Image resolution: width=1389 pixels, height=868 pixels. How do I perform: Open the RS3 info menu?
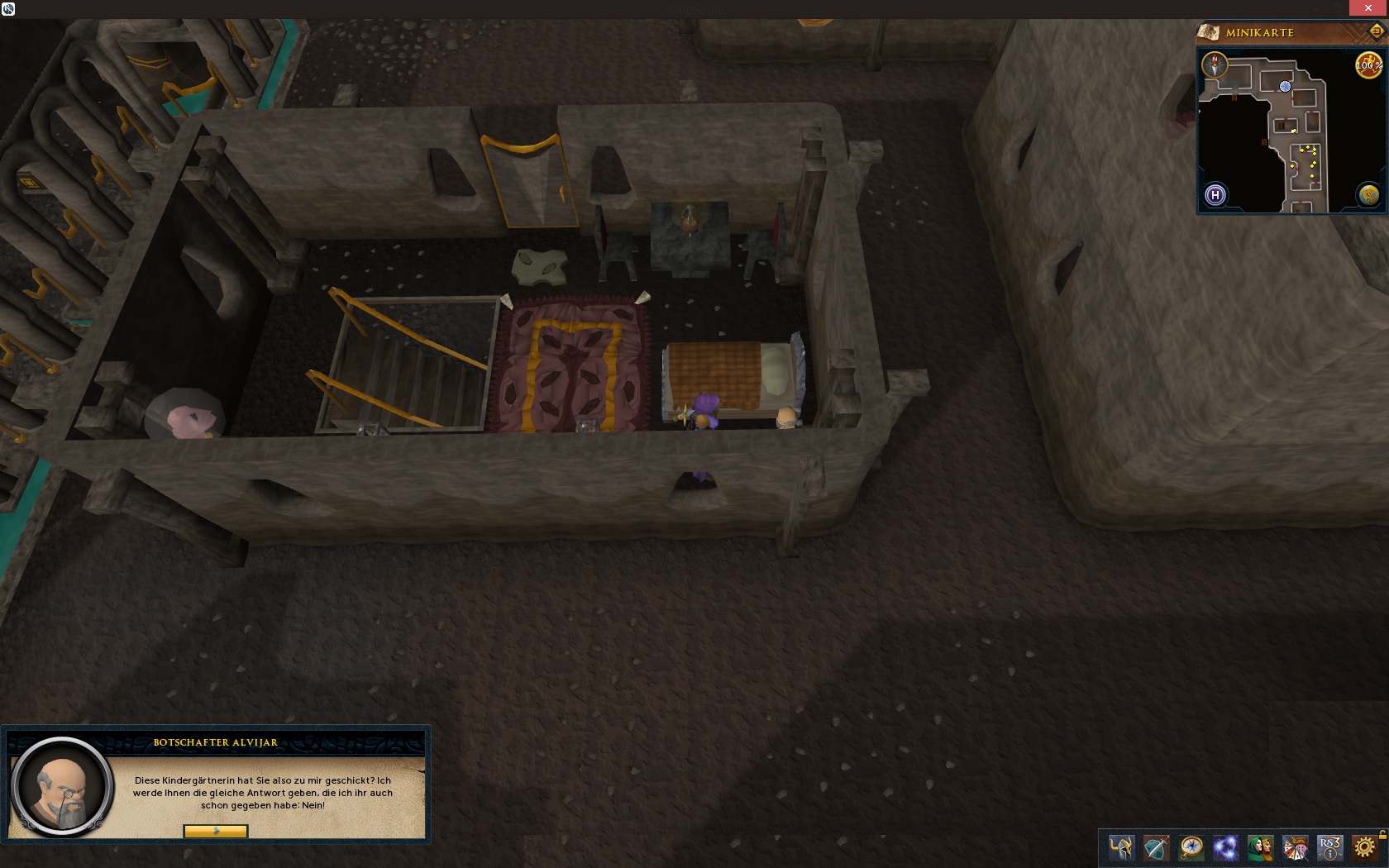coord(1329,848)
